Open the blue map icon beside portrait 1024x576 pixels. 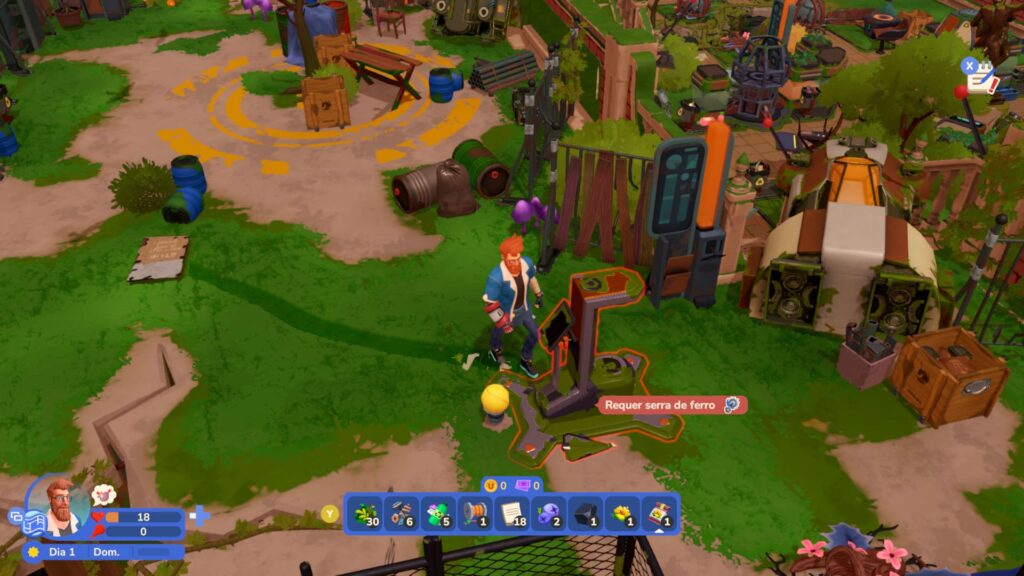(x=32, y=521)
